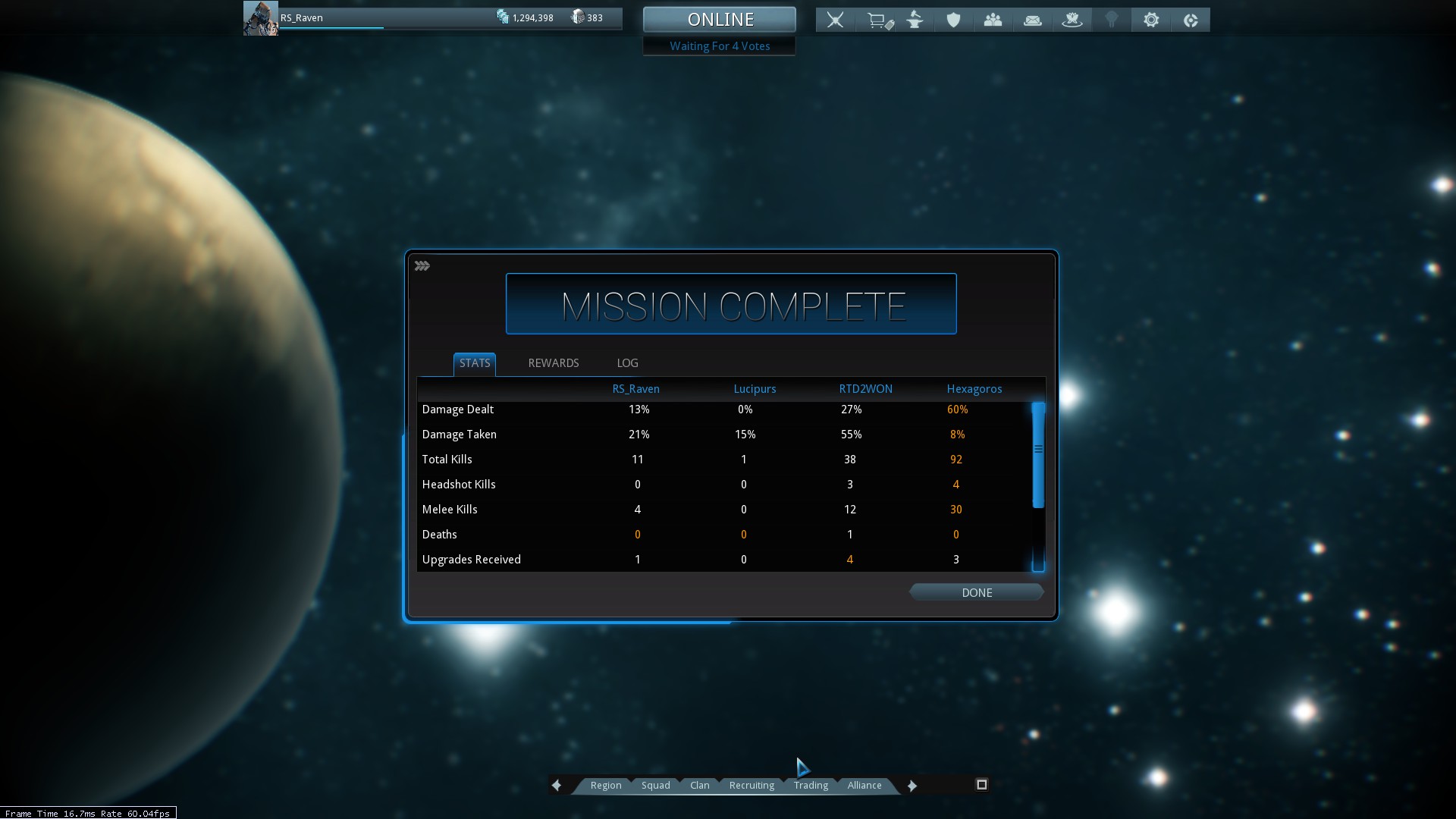The height and width of the screenshot is (819, 1456).
Task: Click the shield icon in top toolbar
Action: click(x=953, y=20)
